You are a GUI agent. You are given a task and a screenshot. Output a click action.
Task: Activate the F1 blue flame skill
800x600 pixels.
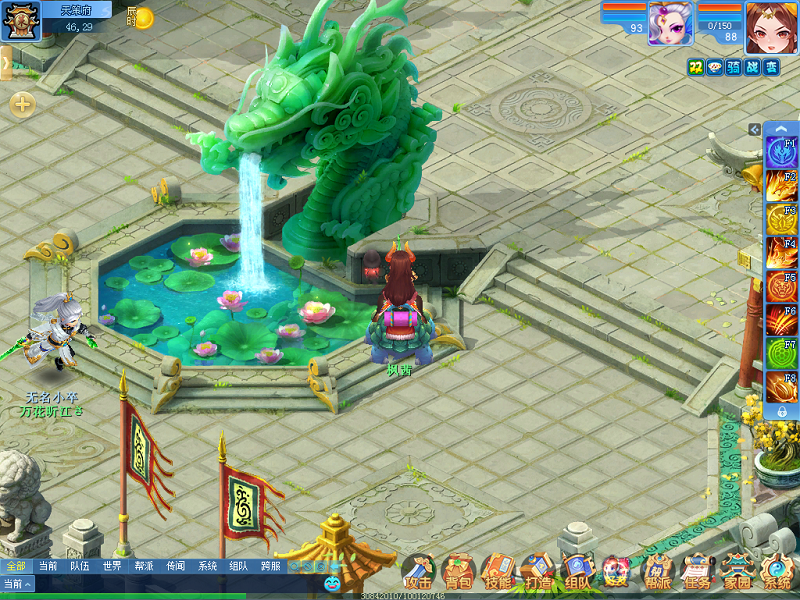pyautogui.click(x=781, y=152)
